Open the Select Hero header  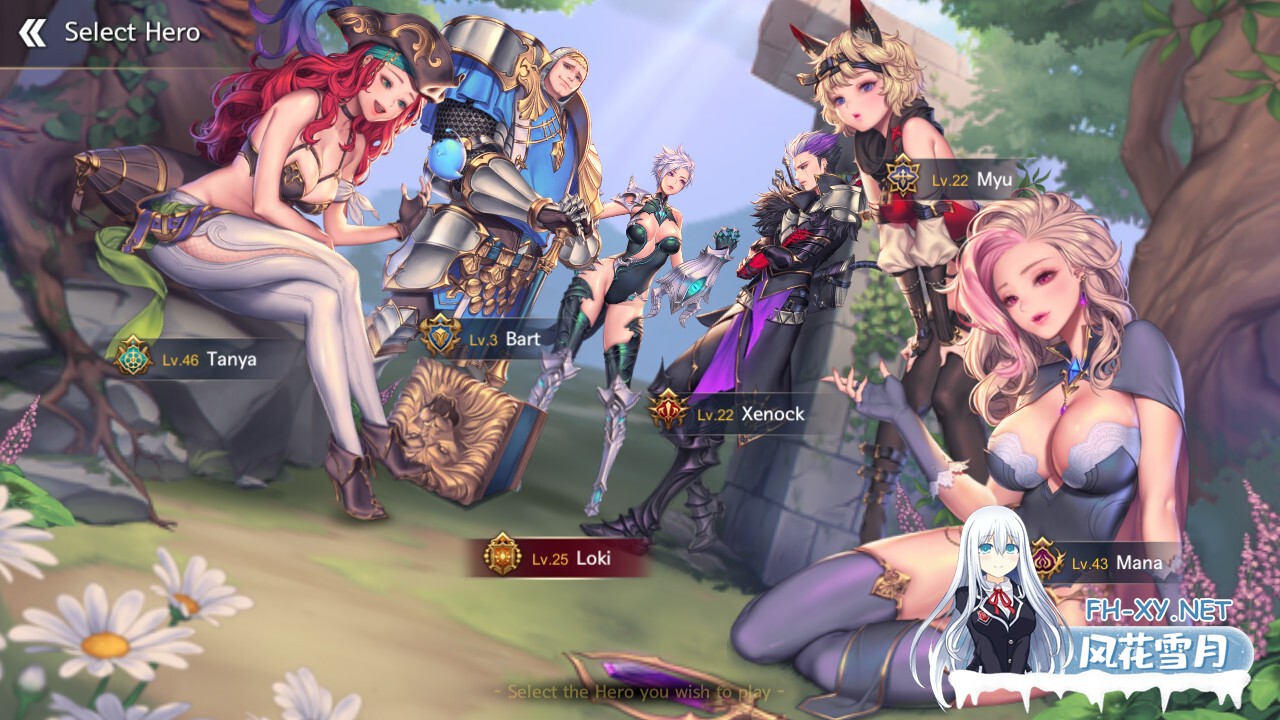[132, 31]
